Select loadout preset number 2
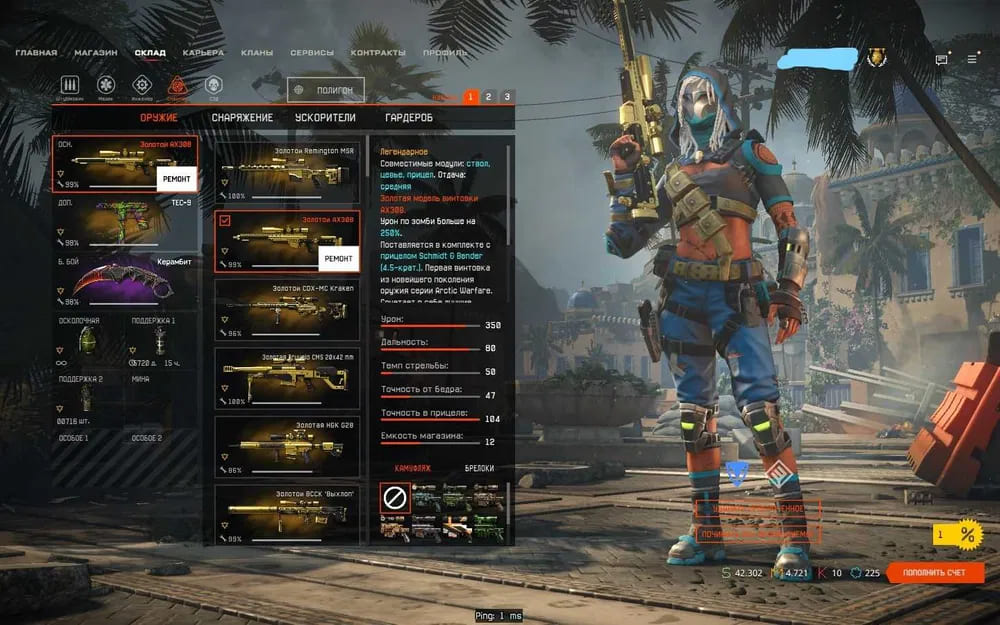The image size is (1000, 625). (488, 97)
